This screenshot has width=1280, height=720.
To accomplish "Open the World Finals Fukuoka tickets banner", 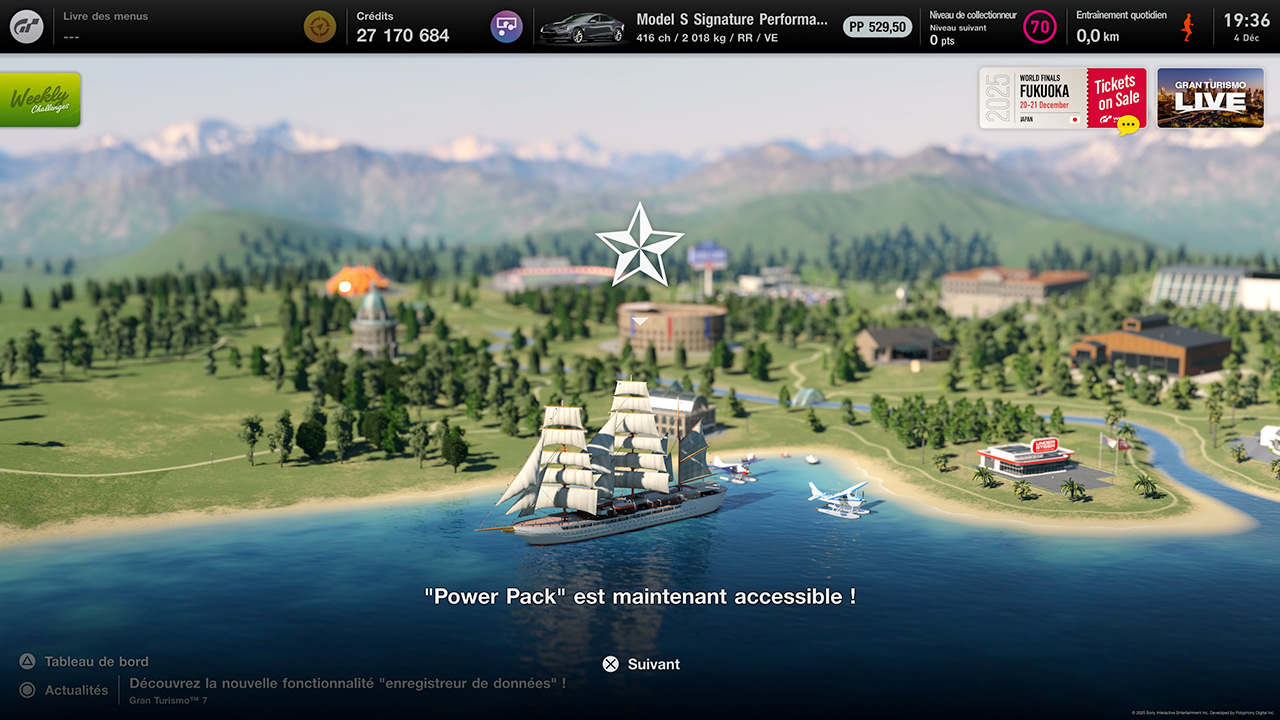I will coord(1062,98).
